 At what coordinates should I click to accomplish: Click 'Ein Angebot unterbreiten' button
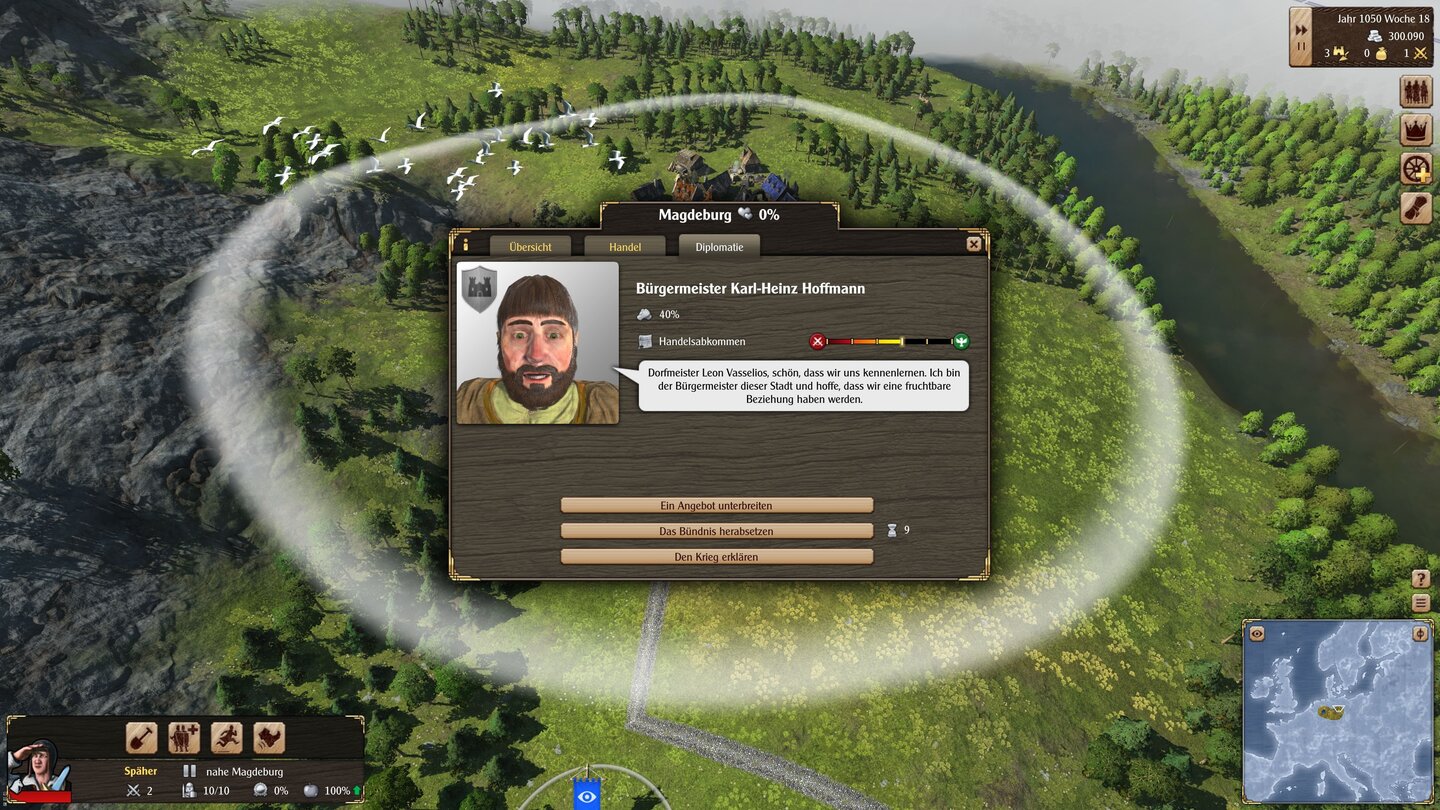pyautogui.click(x=716, y=505)
